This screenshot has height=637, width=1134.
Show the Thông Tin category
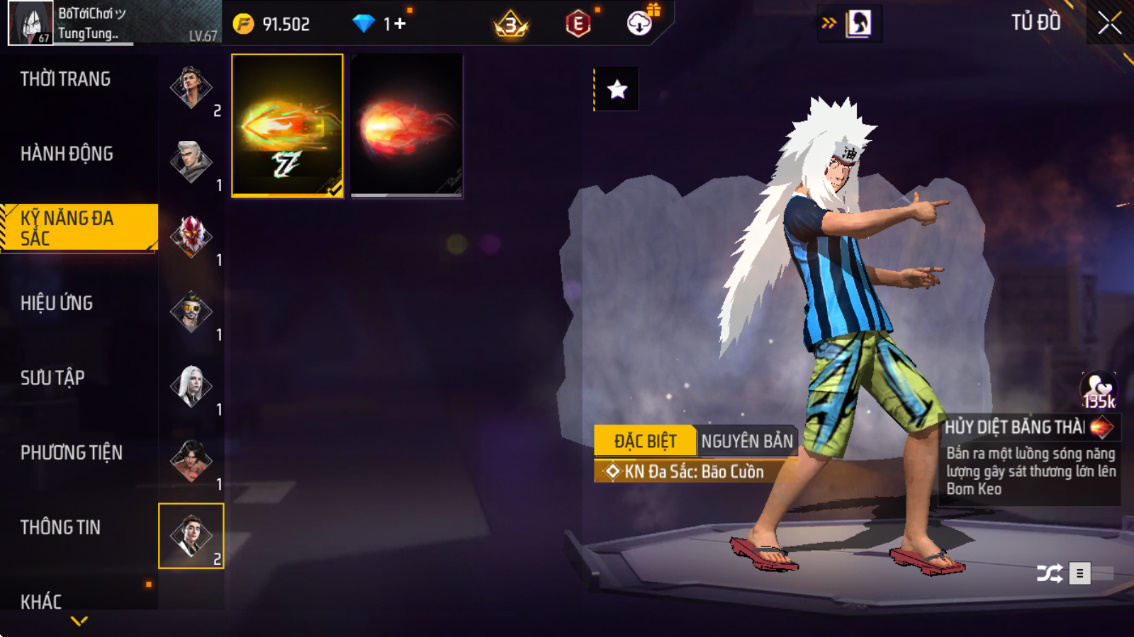[x=61, y=527]
